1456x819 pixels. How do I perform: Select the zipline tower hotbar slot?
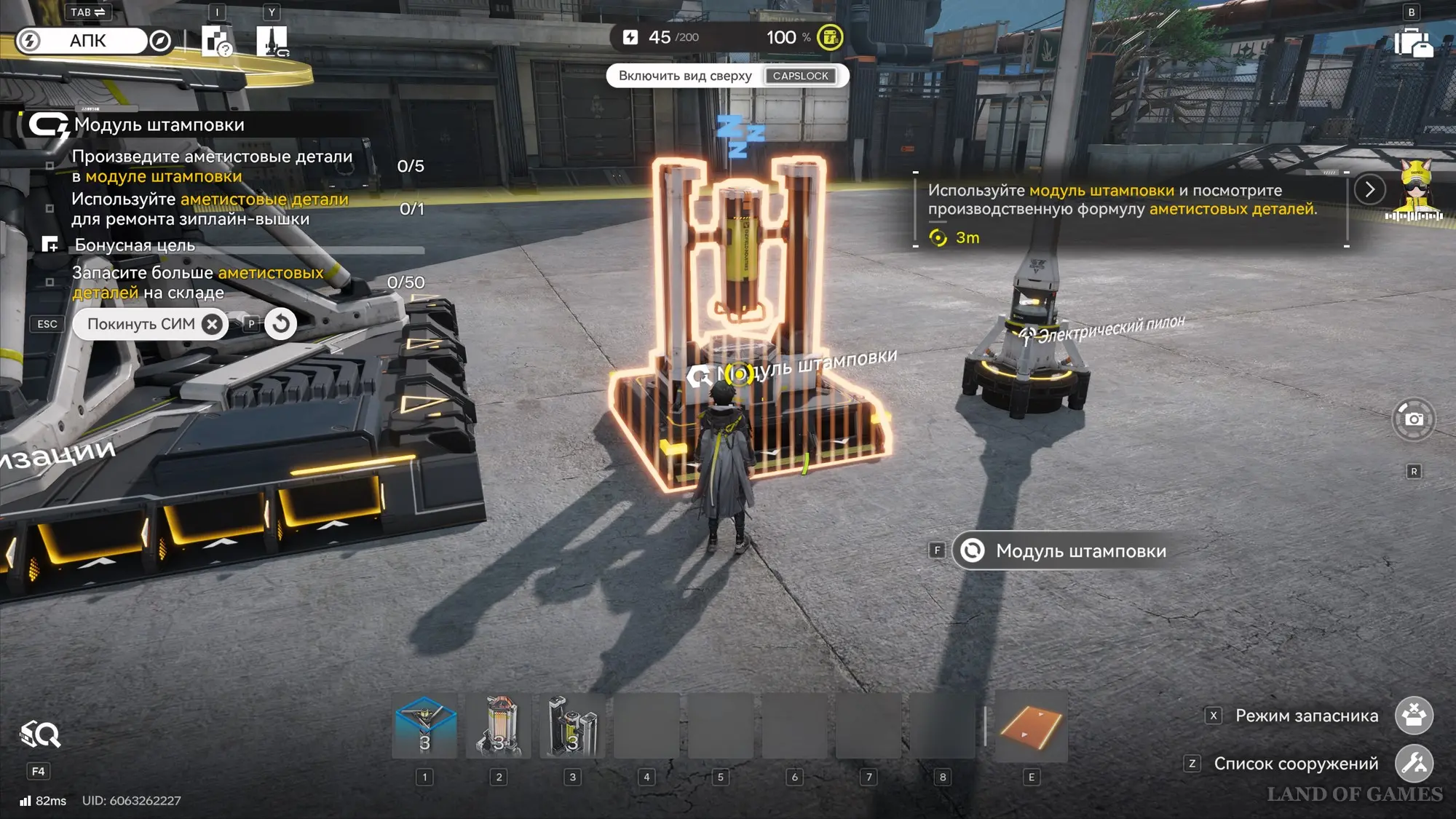425,726
